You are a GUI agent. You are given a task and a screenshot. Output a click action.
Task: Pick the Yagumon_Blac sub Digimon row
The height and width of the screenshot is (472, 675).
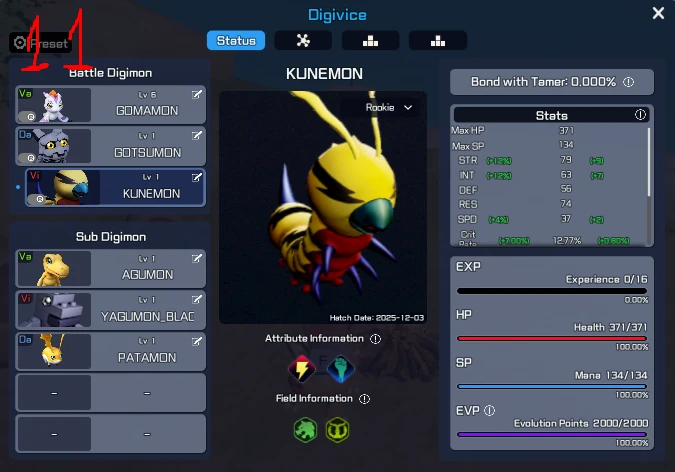110,310
